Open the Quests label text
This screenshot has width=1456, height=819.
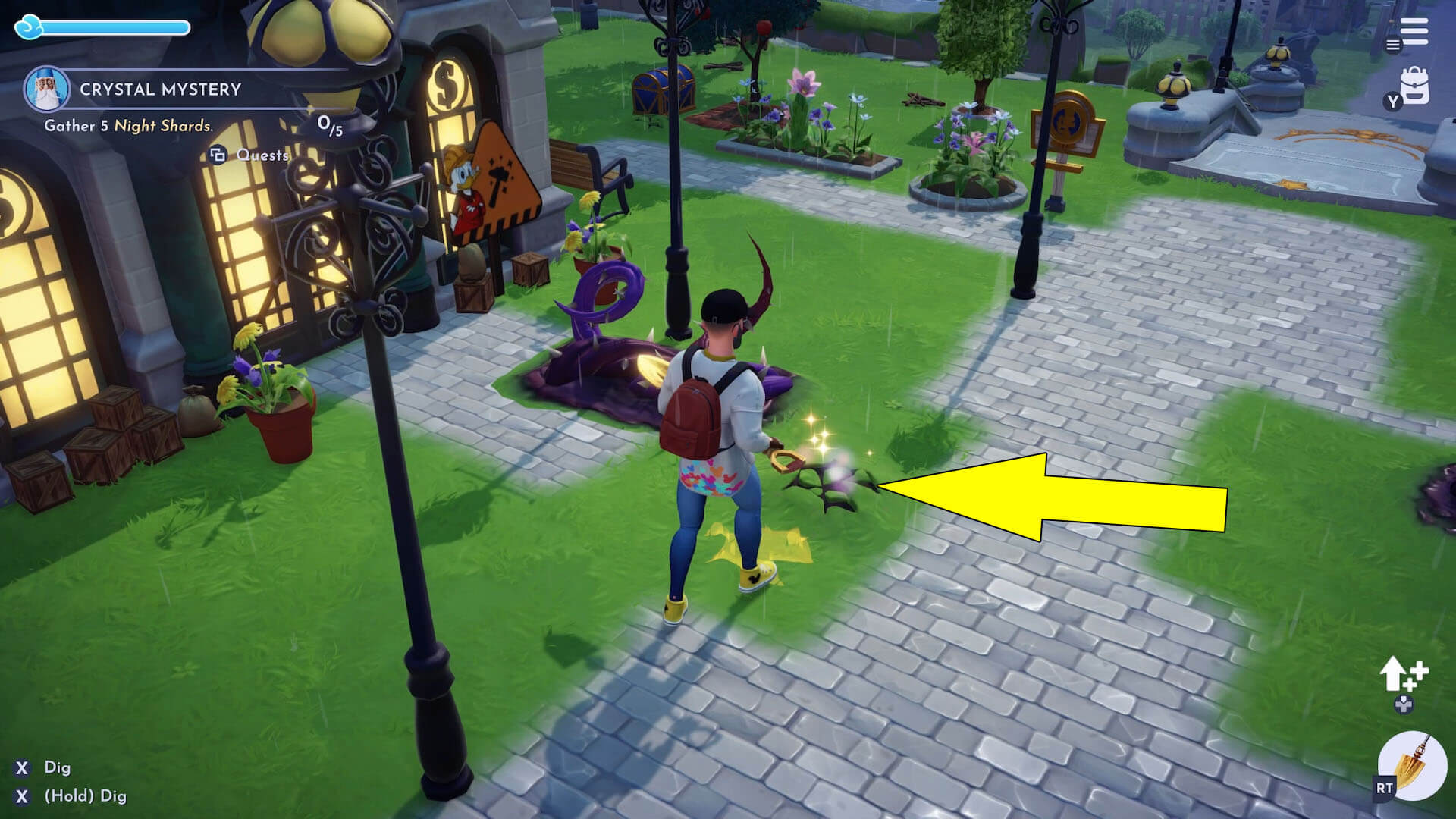(x=262, y=155)
